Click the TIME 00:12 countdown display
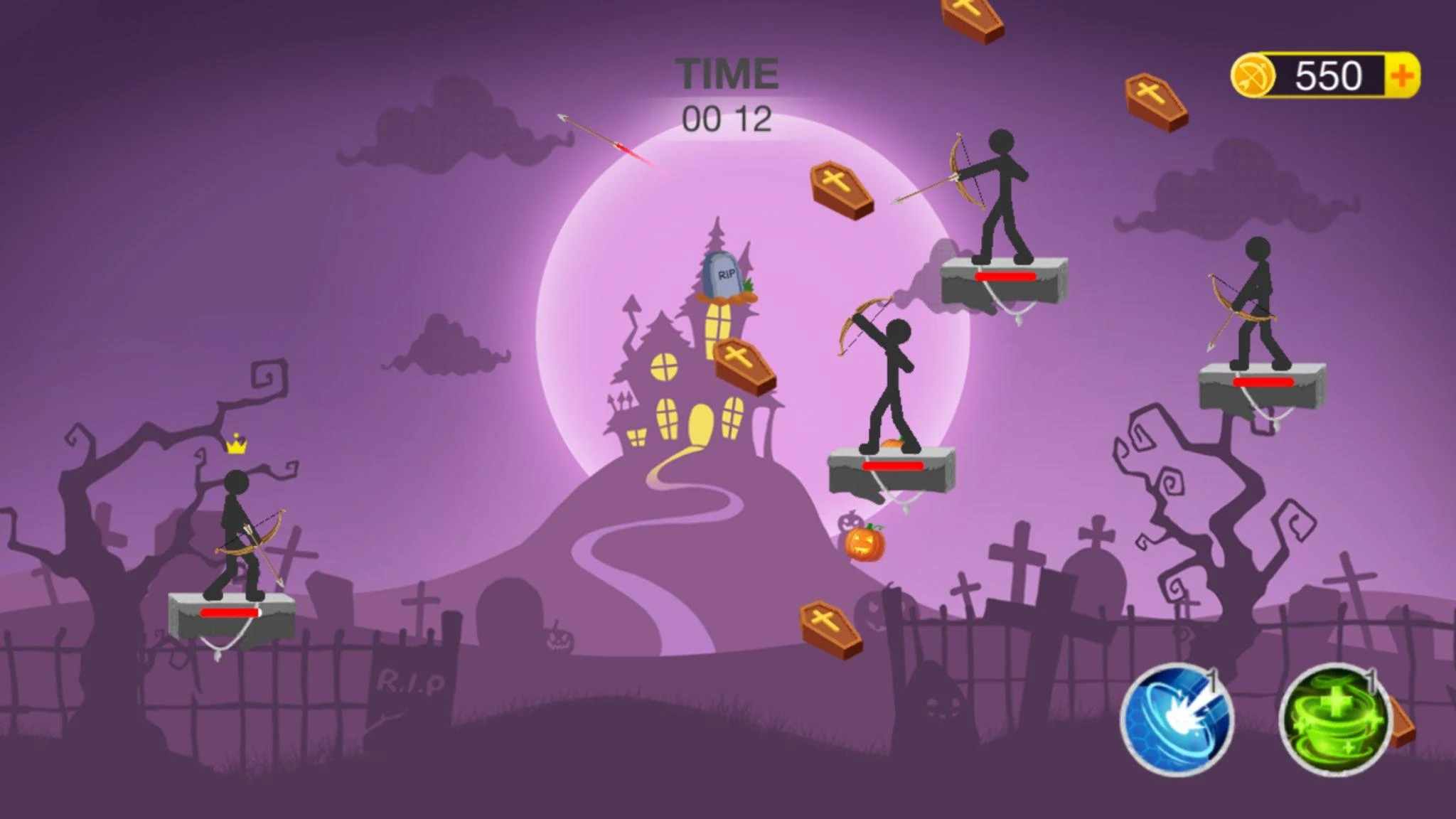Image resolution: width=1456 pixels, height=819 pixels. click(x=727, y=92)
